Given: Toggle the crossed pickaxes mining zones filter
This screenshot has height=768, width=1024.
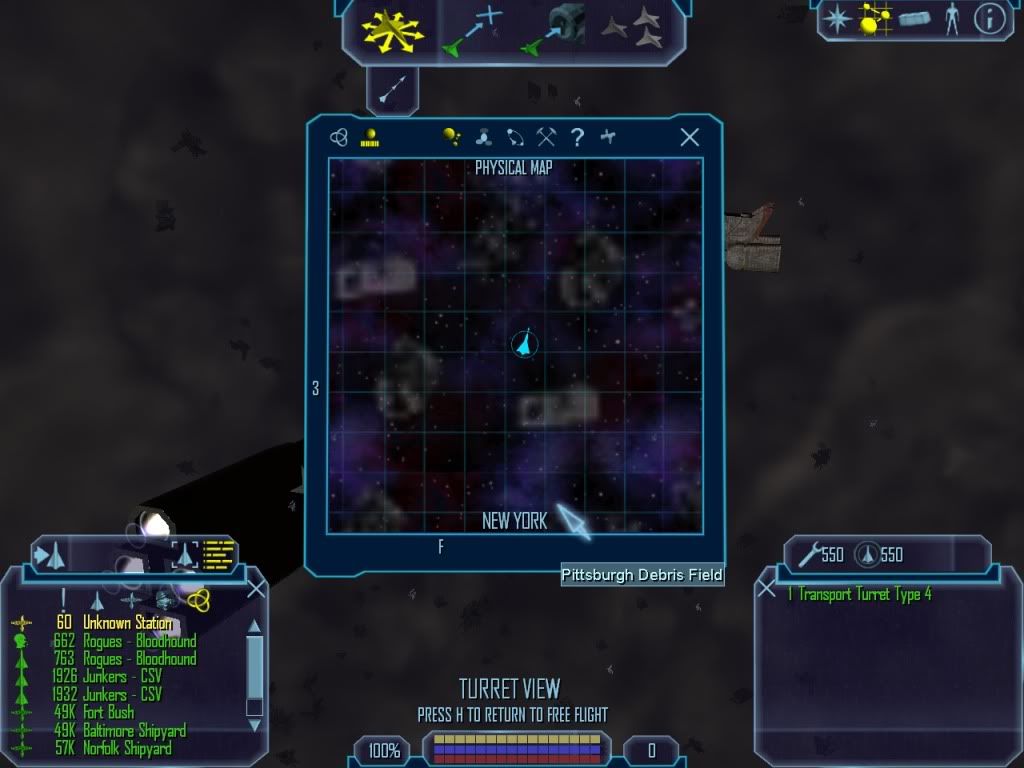Looking at the screenshot, I should pos(546,138).
